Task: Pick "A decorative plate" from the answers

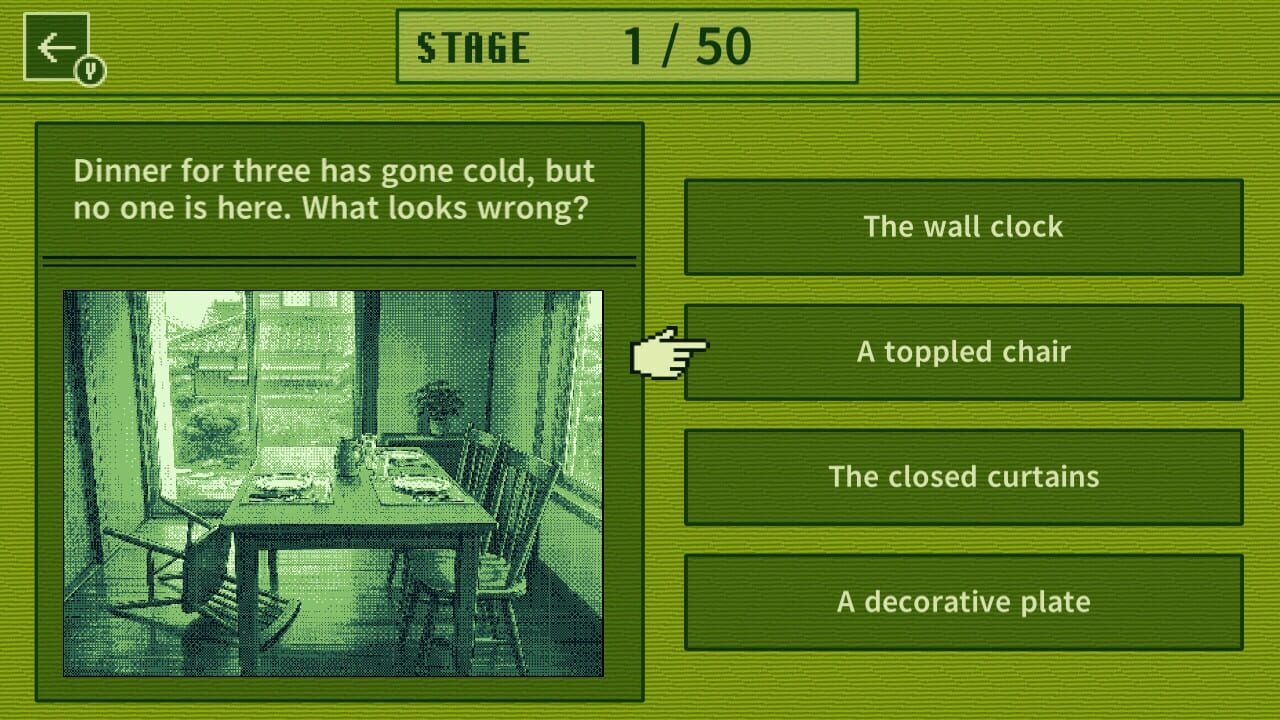Action: click(x=963, y=602)
